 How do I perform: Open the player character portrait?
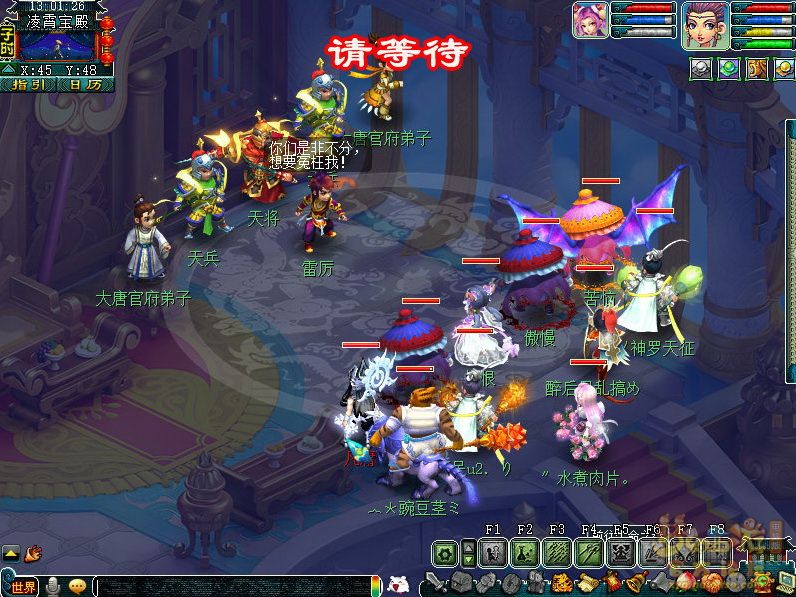pyautogui.click(x=703, y=24)
